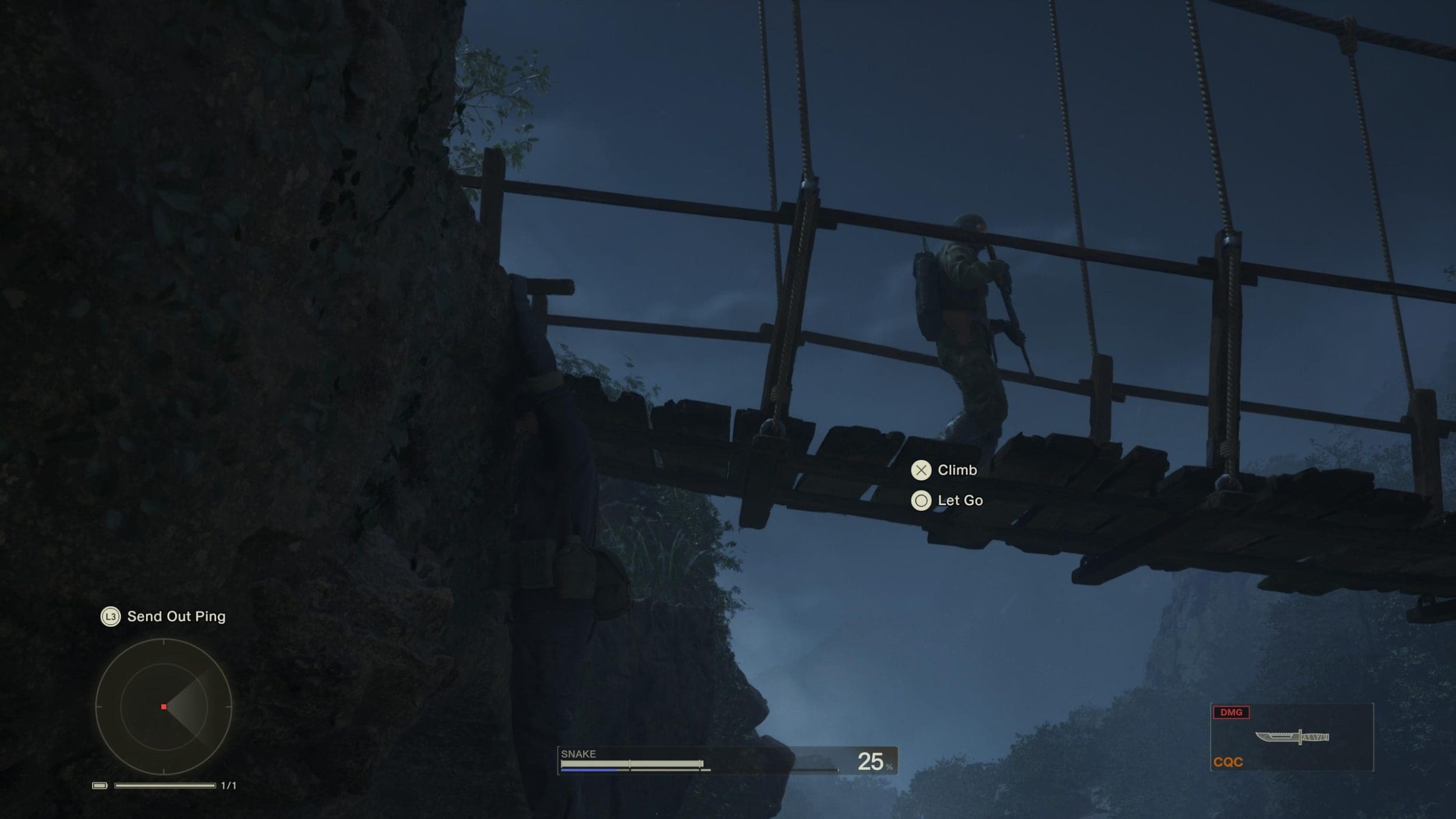Choose the Climb action prompt
The image size is (1456, 819).
pyautogui.click(x=945, y=470)
